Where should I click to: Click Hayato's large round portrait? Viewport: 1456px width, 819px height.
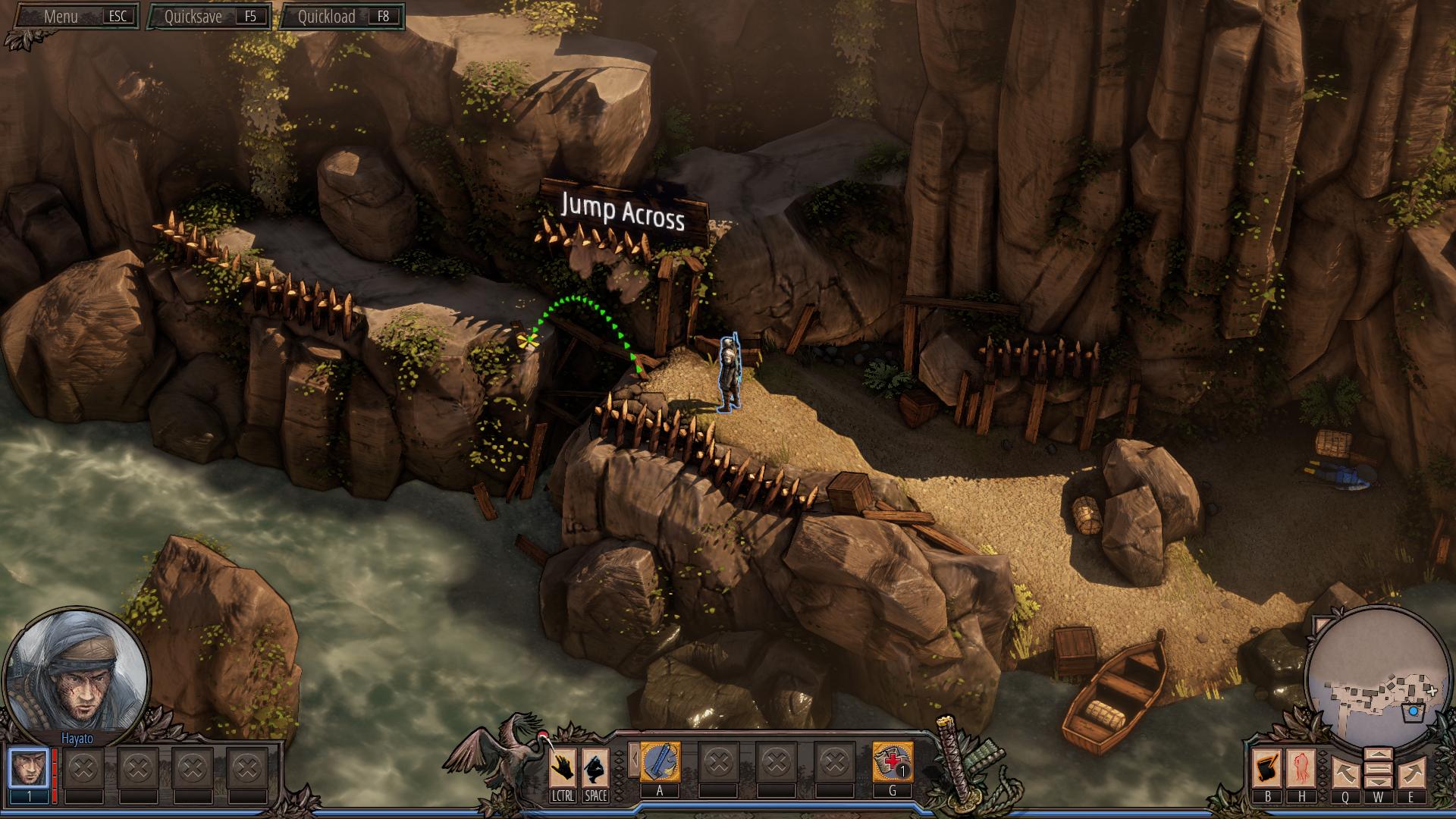point(77,667)
